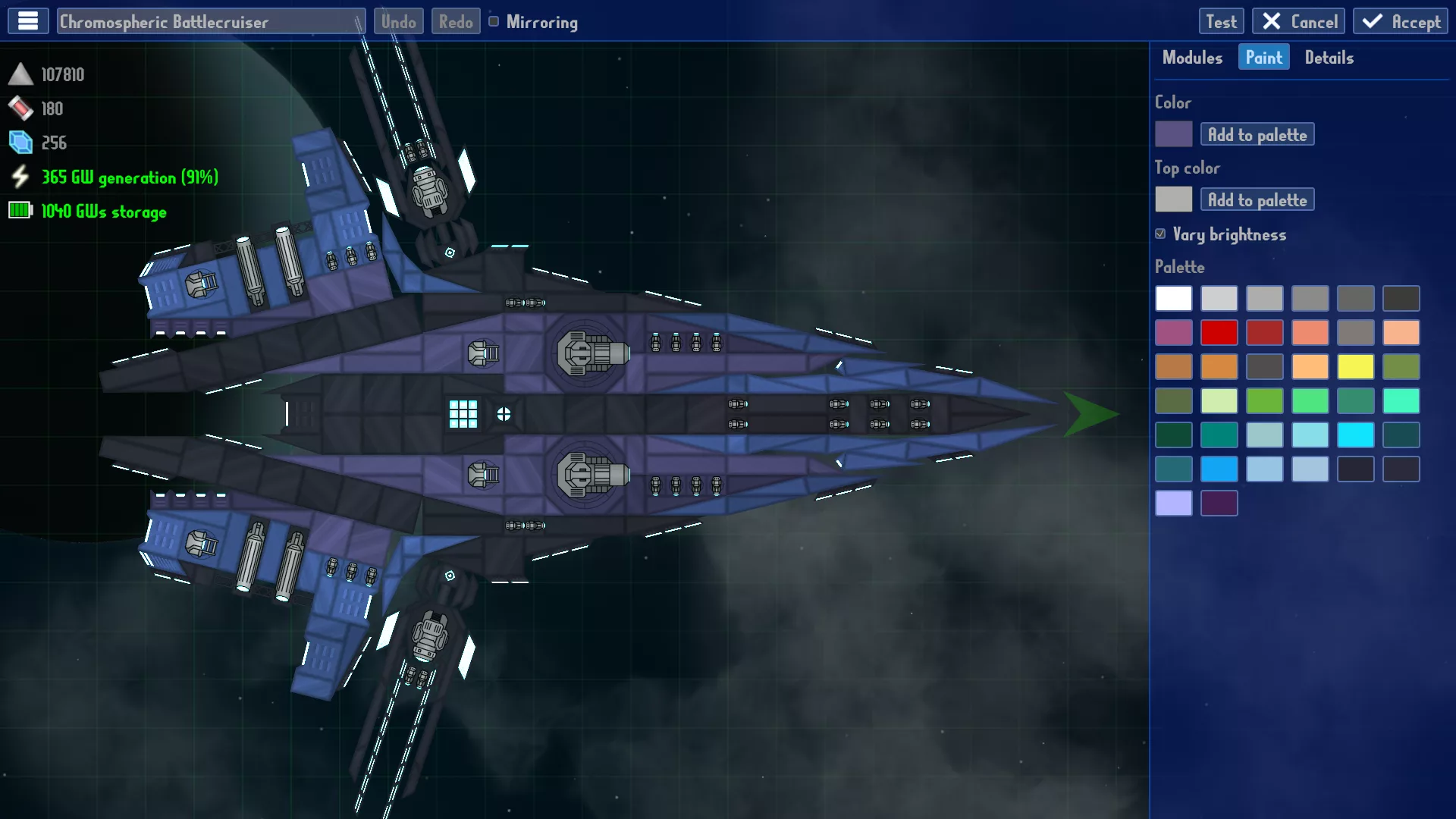Pick the current Color swatch
1456x819 pixels.
(1173, 134)
